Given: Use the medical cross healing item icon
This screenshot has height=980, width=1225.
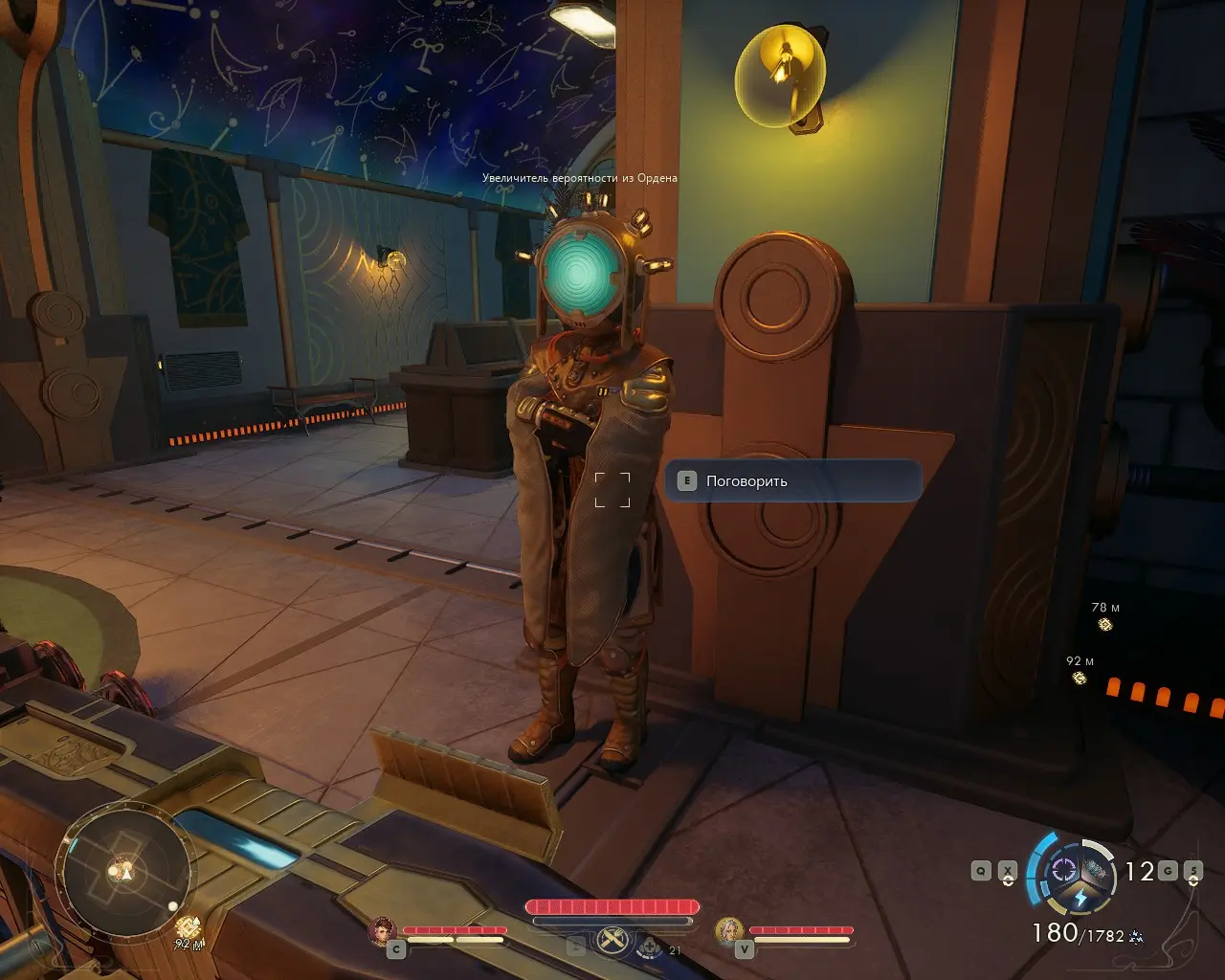Looking at the screenshot, I should click(x=651, y=947).
